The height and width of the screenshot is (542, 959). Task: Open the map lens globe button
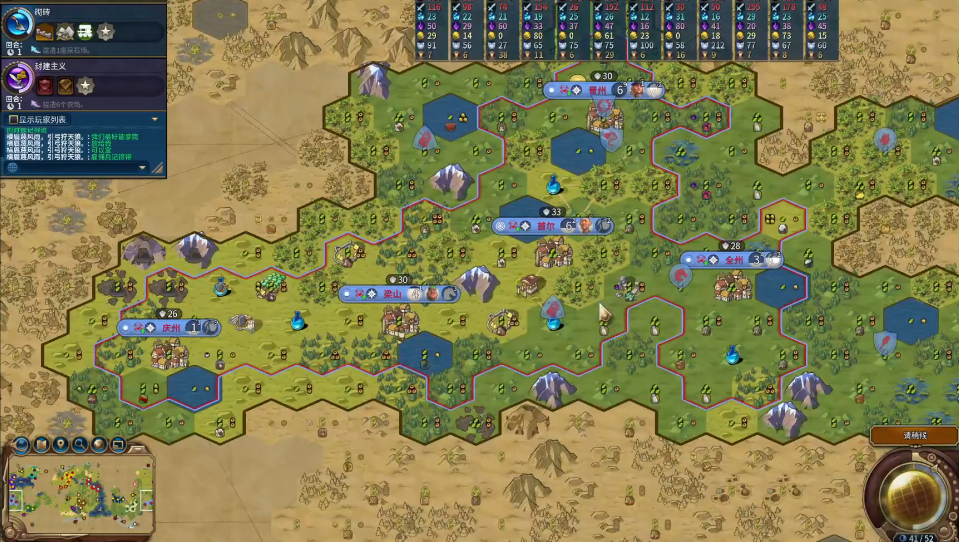point(21,445)
